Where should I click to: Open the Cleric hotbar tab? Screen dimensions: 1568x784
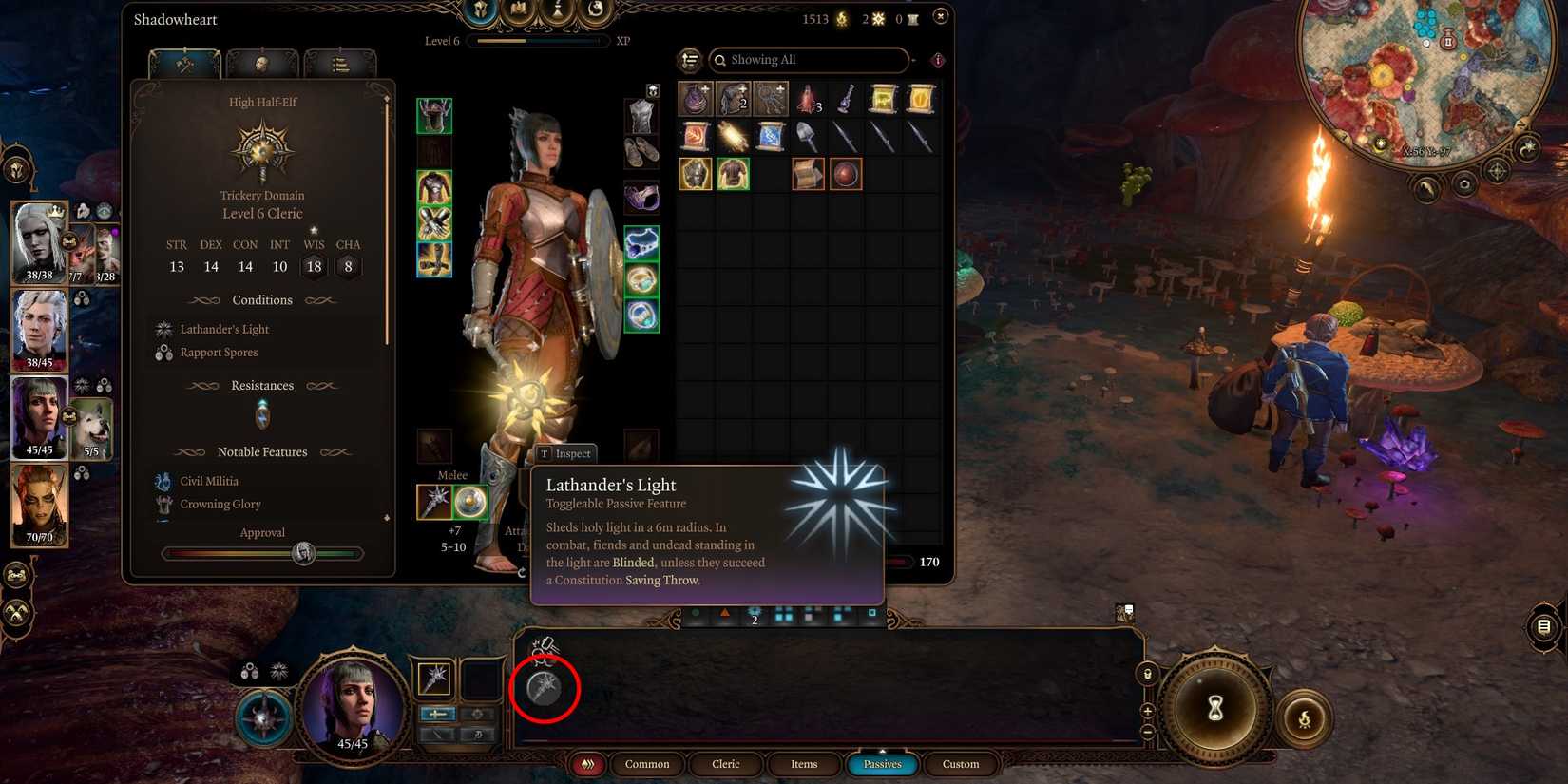[725, 763]
